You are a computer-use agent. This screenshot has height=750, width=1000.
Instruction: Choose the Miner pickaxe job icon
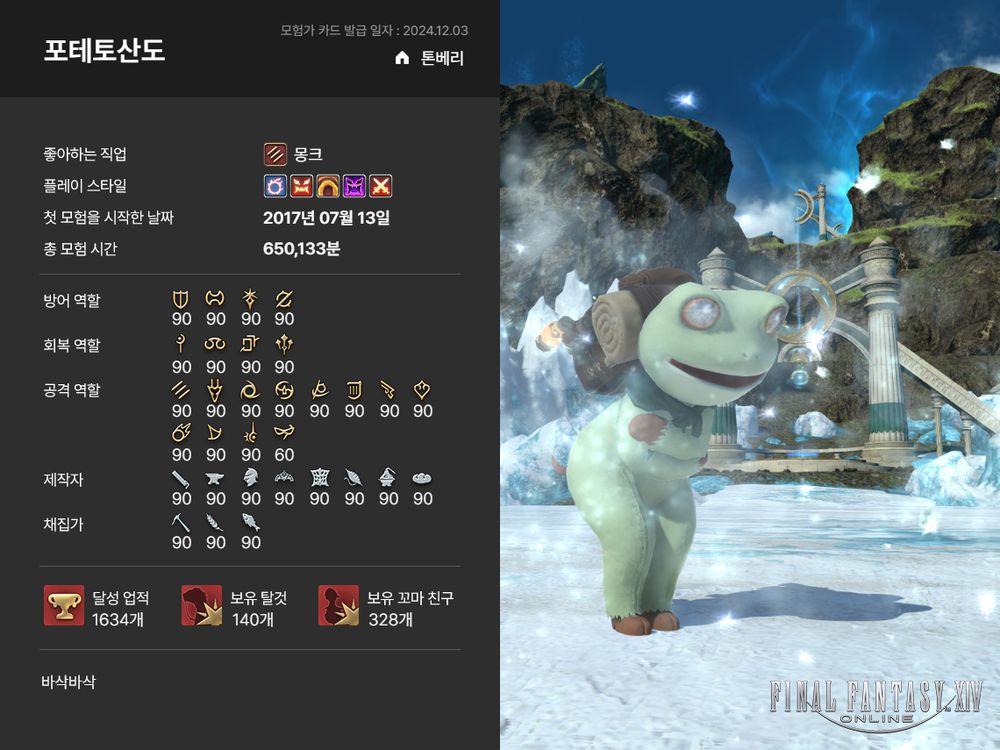click(x=181, y=522)
